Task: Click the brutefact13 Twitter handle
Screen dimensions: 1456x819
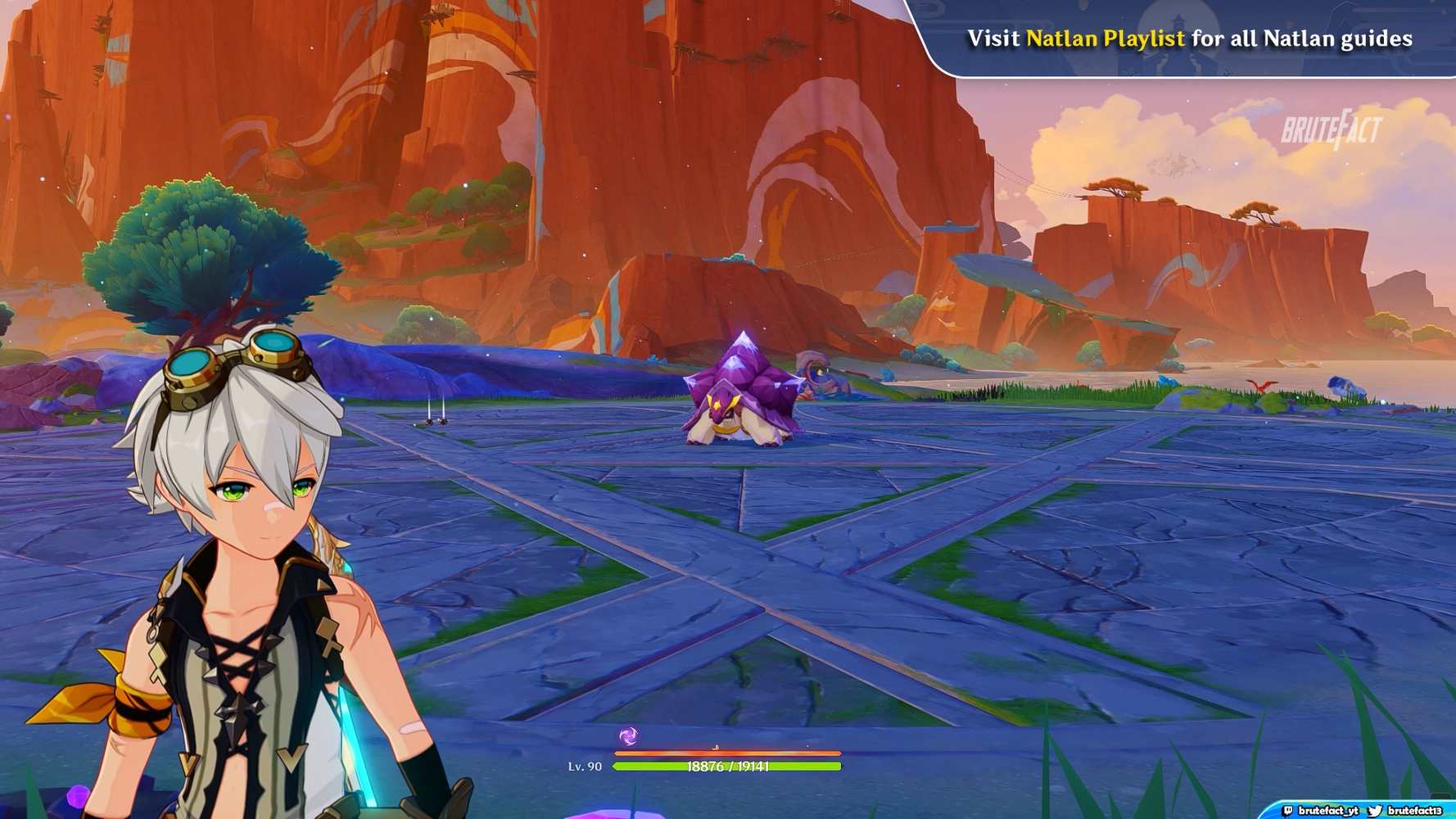Action: pos(1417,811)
